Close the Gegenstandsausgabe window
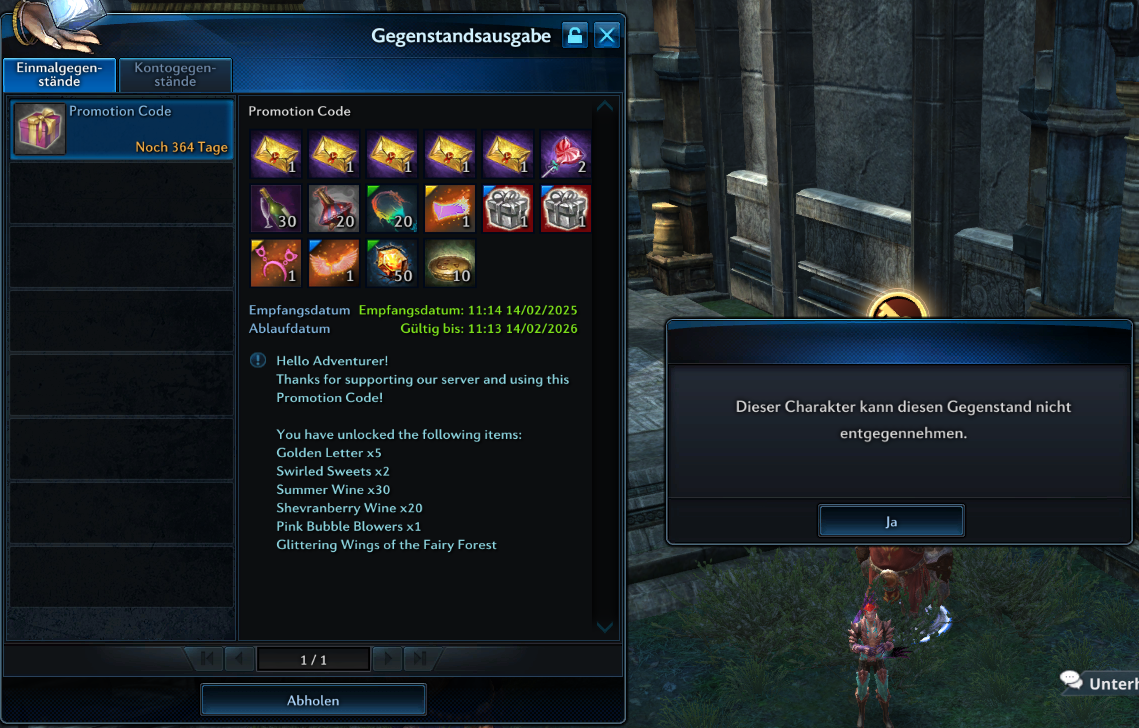 tap(606, 36)
